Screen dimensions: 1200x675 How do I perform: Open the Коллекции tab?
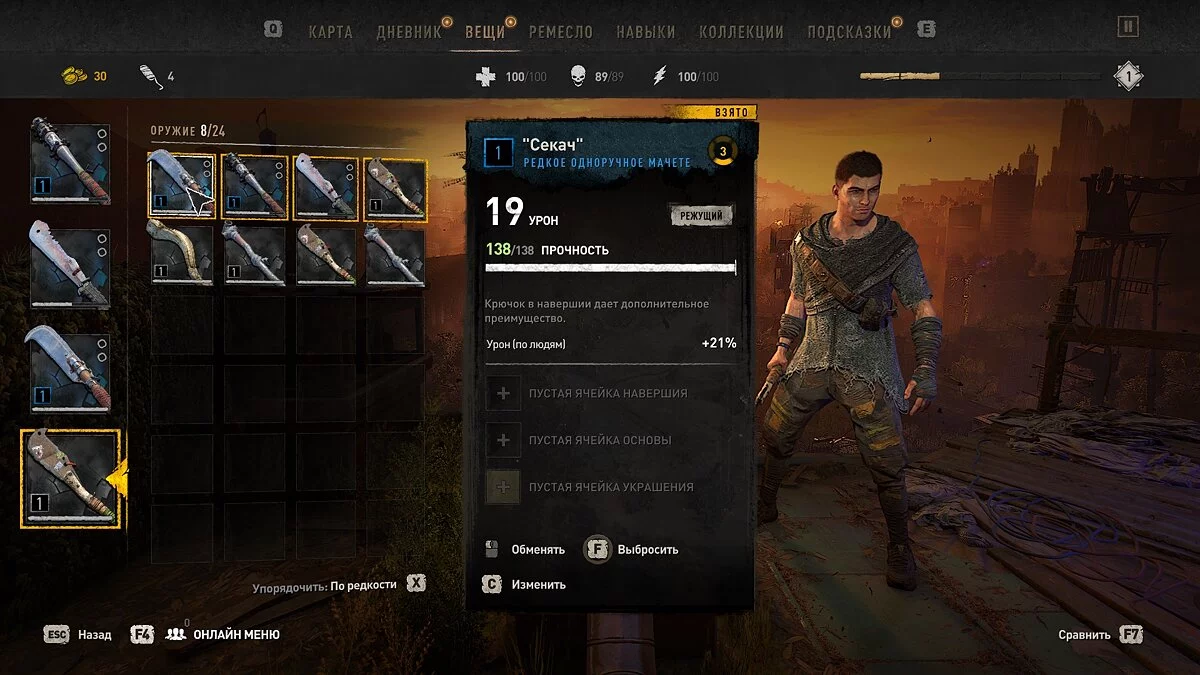pyautogui.click(x=741, y=31)
